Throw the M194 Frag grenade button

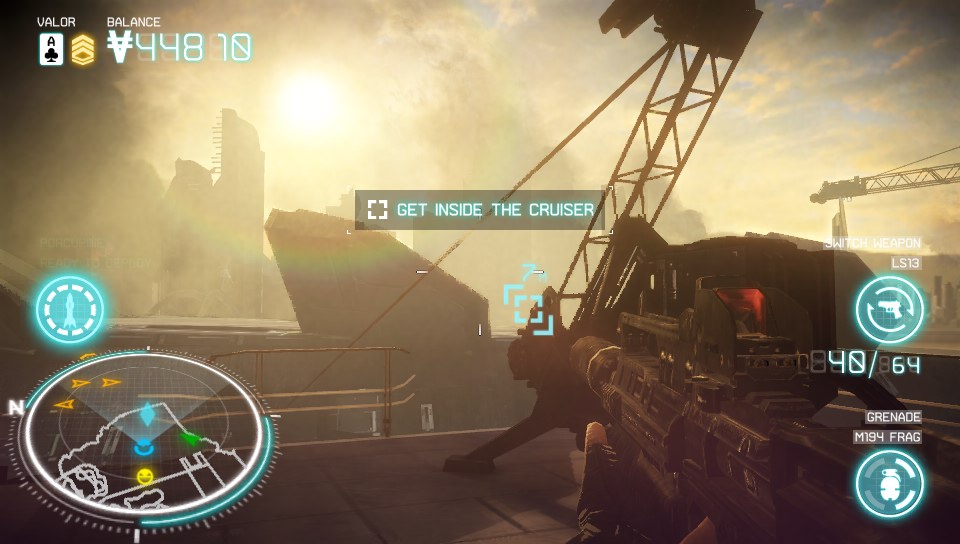[x=889, y=484]
